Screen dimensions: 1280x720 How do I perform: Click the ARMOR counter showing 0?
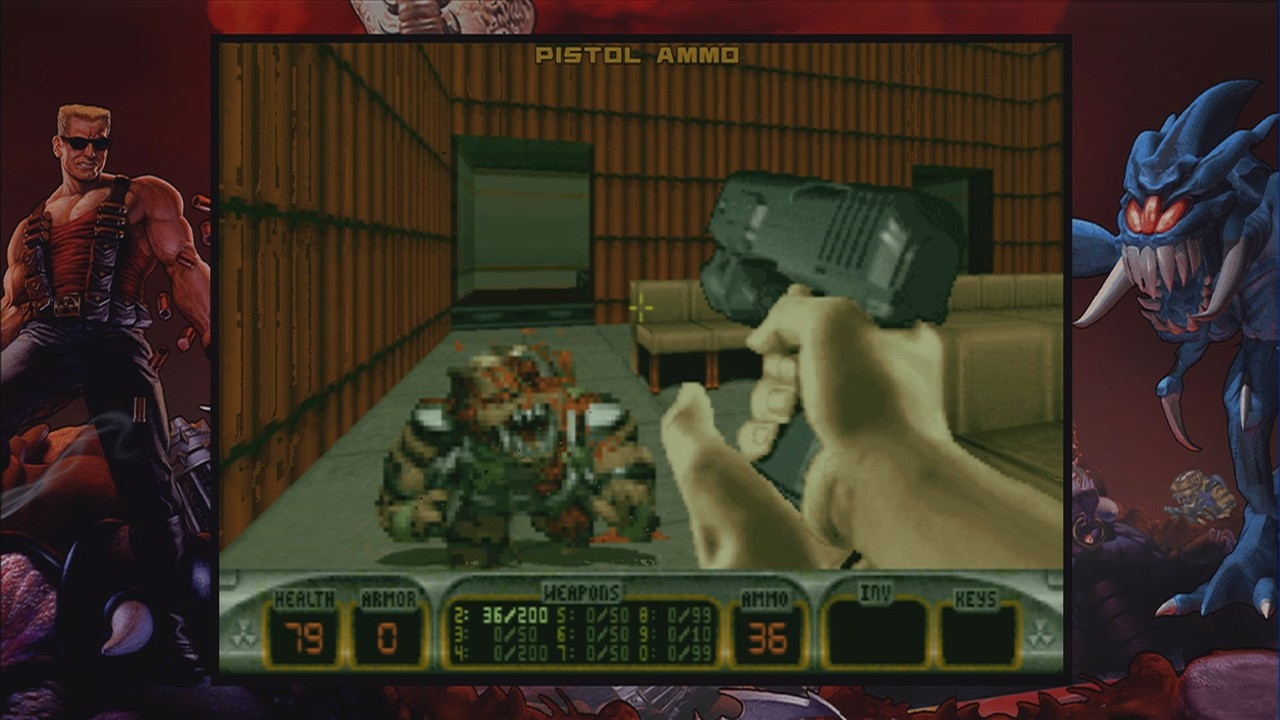tap(386, 637)
